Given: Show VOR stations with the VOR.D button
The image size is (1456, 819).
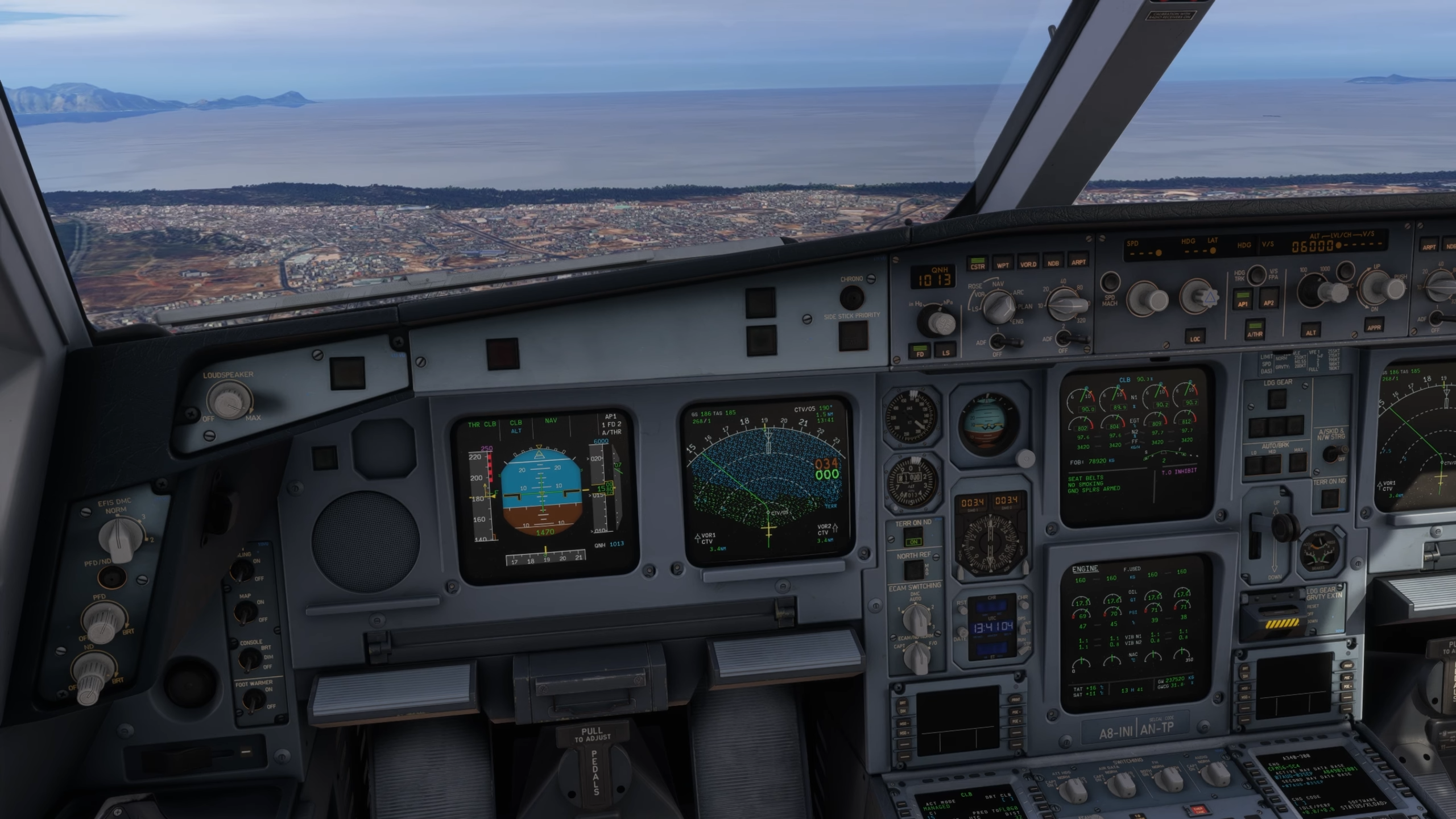Looking at the screenshot, I should click(x=1028, y=262).
